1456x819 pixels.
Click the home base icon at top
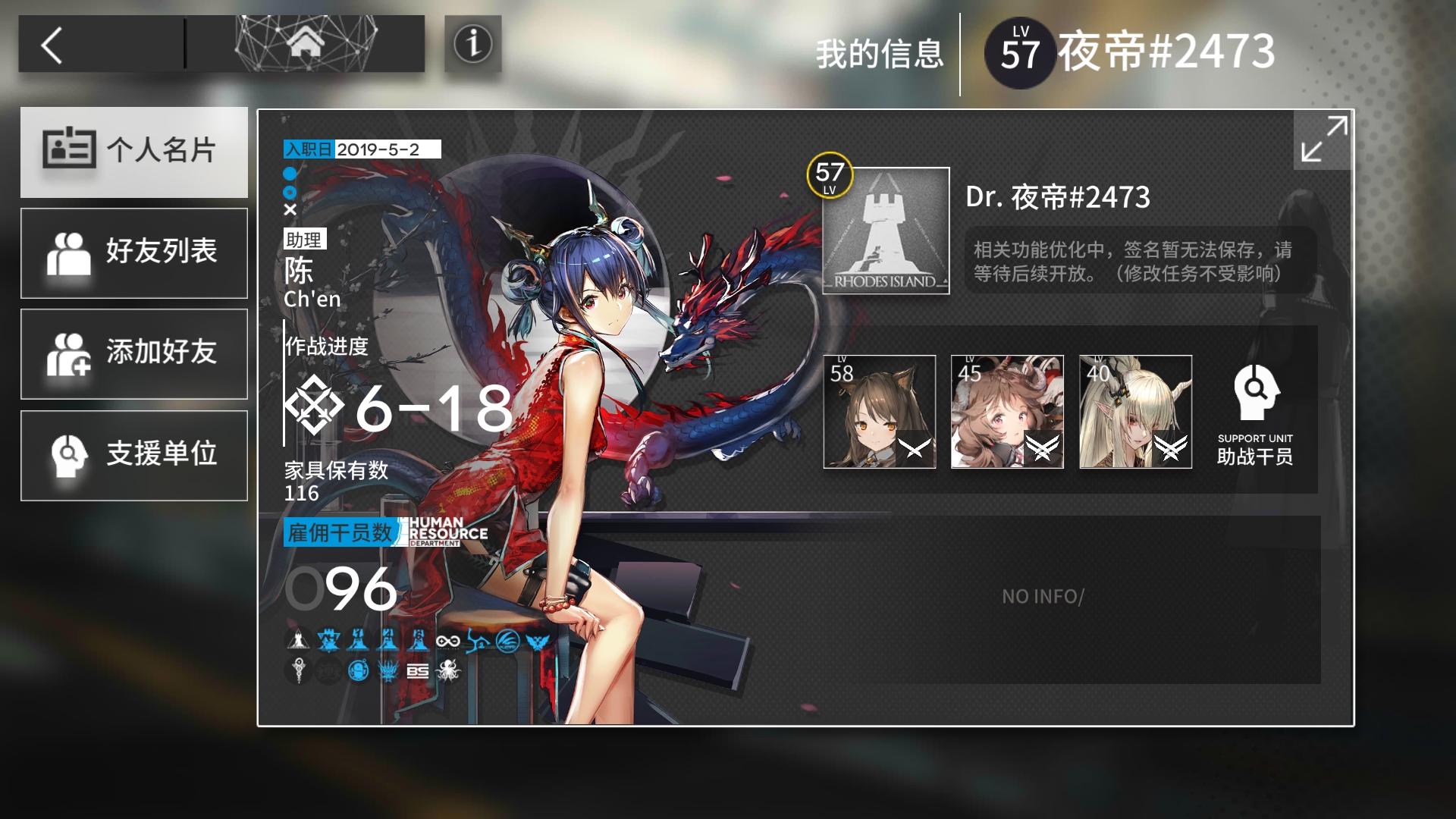click(306, 43)
